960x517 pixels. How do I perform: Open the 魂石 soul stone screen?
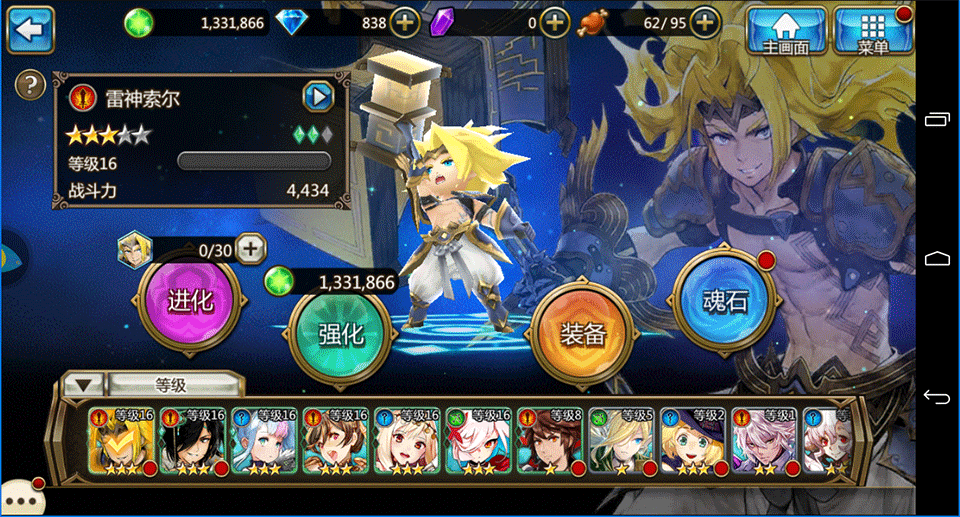(x=724, y=301)
